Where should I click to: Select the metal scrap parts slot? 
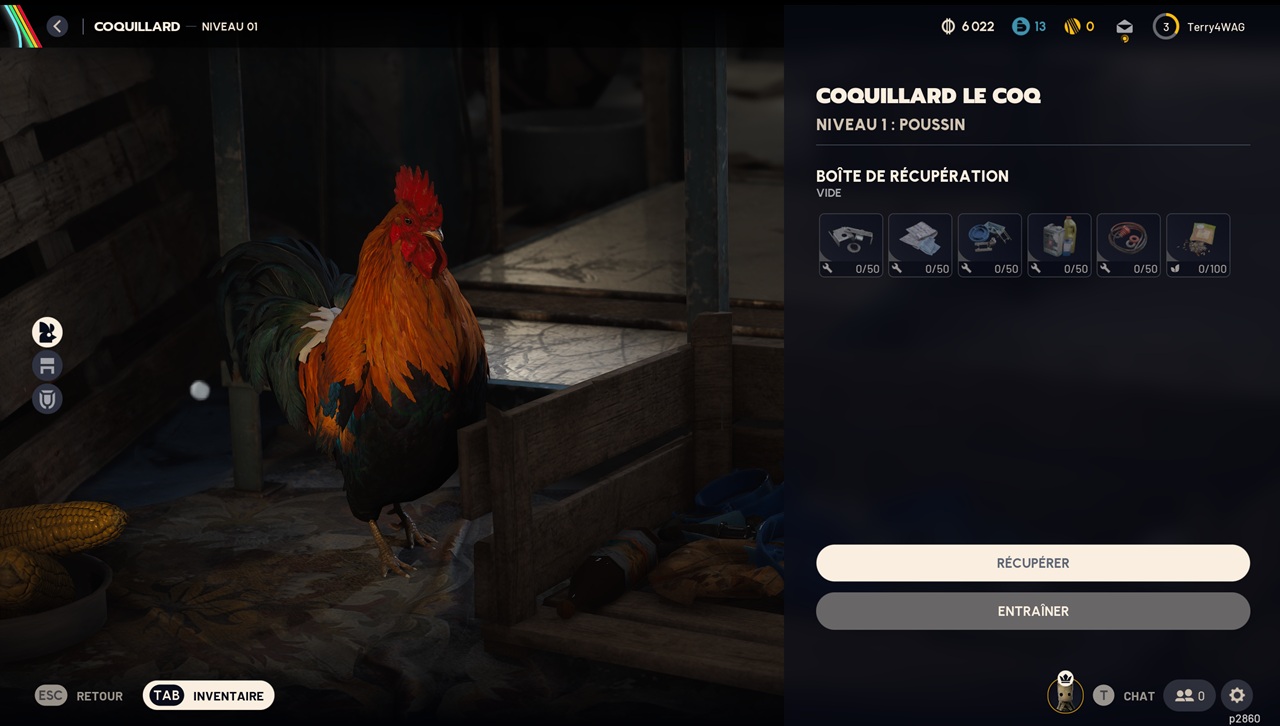tap(851, 245)
